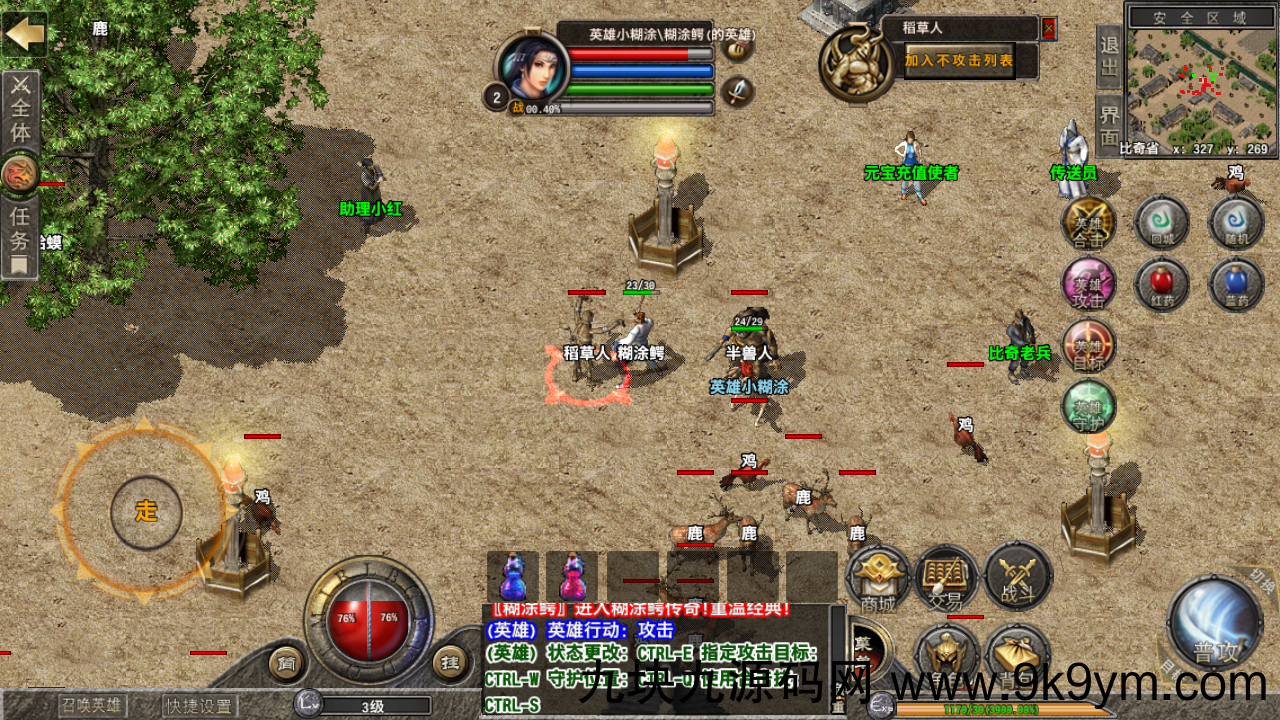Screen dimensions: 1280x720
Task: Use the 随机 random teleport scroll
Action: (1236, 222)
